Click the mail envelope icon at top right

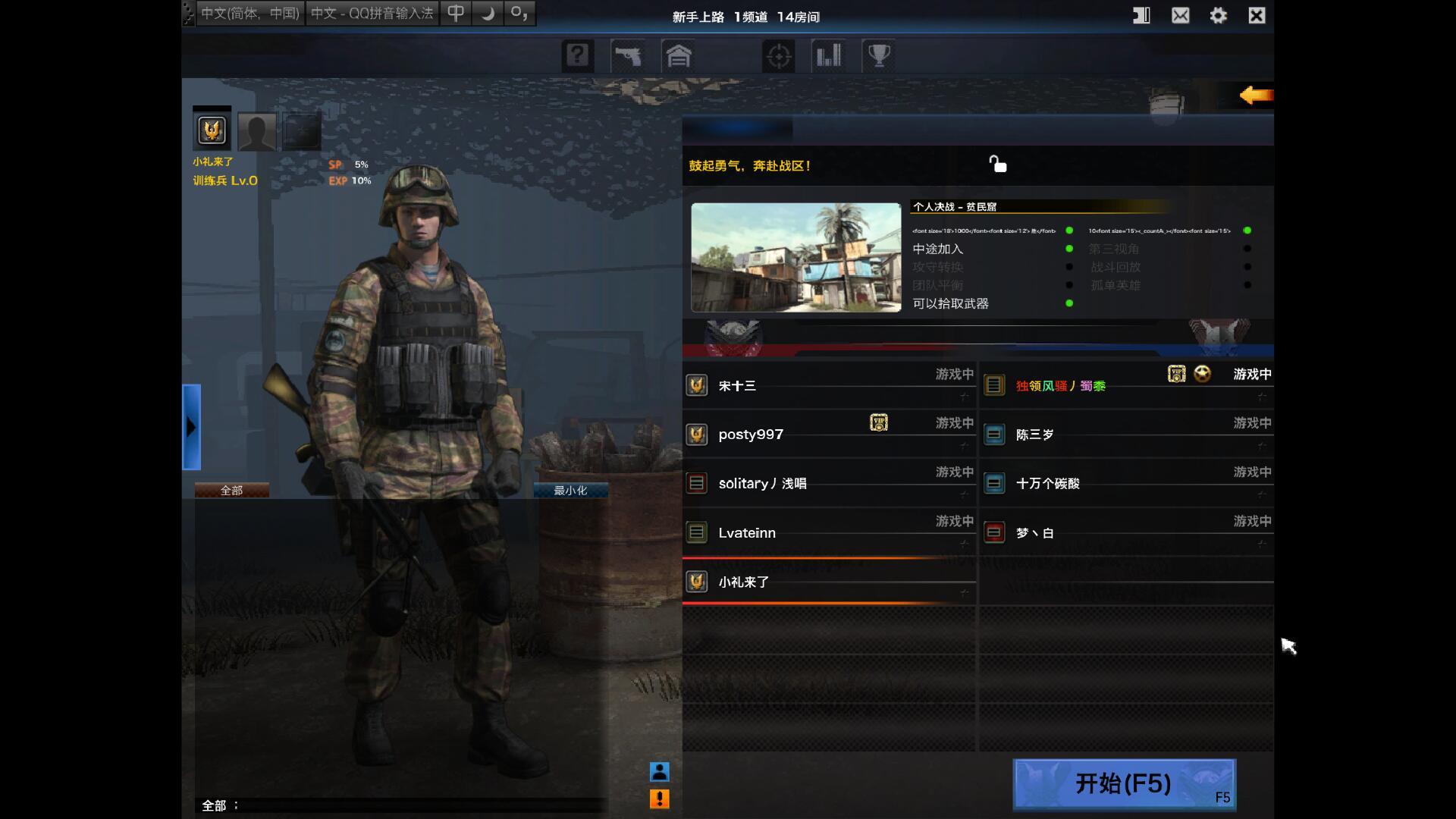coord(1180,14)
